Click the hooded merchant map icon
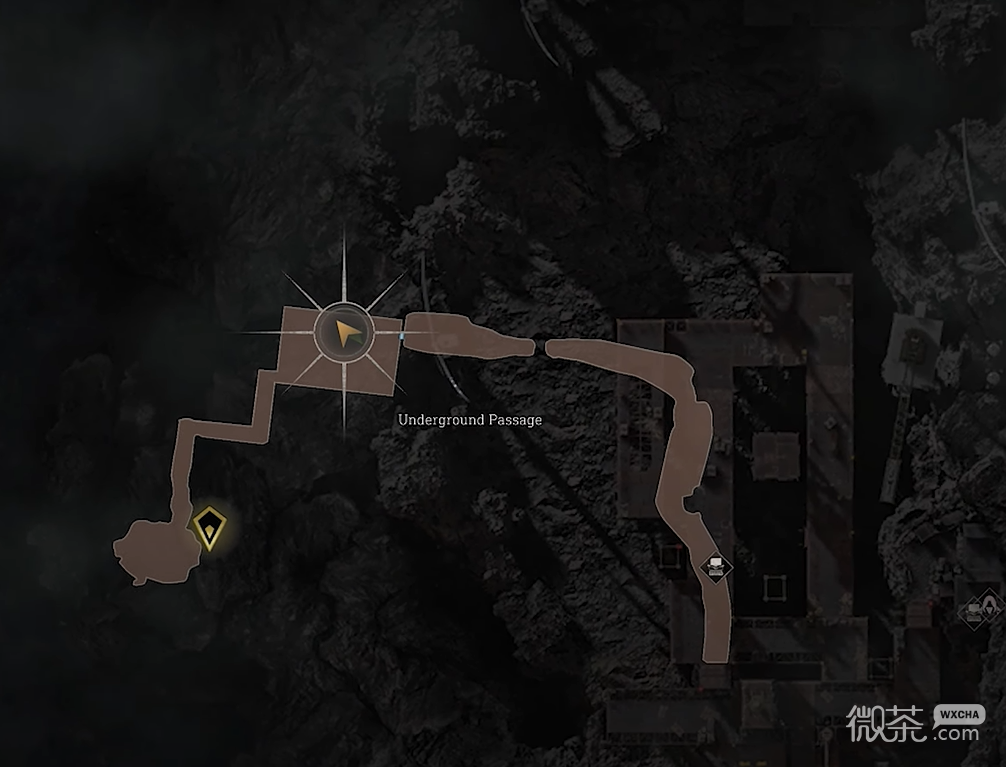 click(988, 605)
